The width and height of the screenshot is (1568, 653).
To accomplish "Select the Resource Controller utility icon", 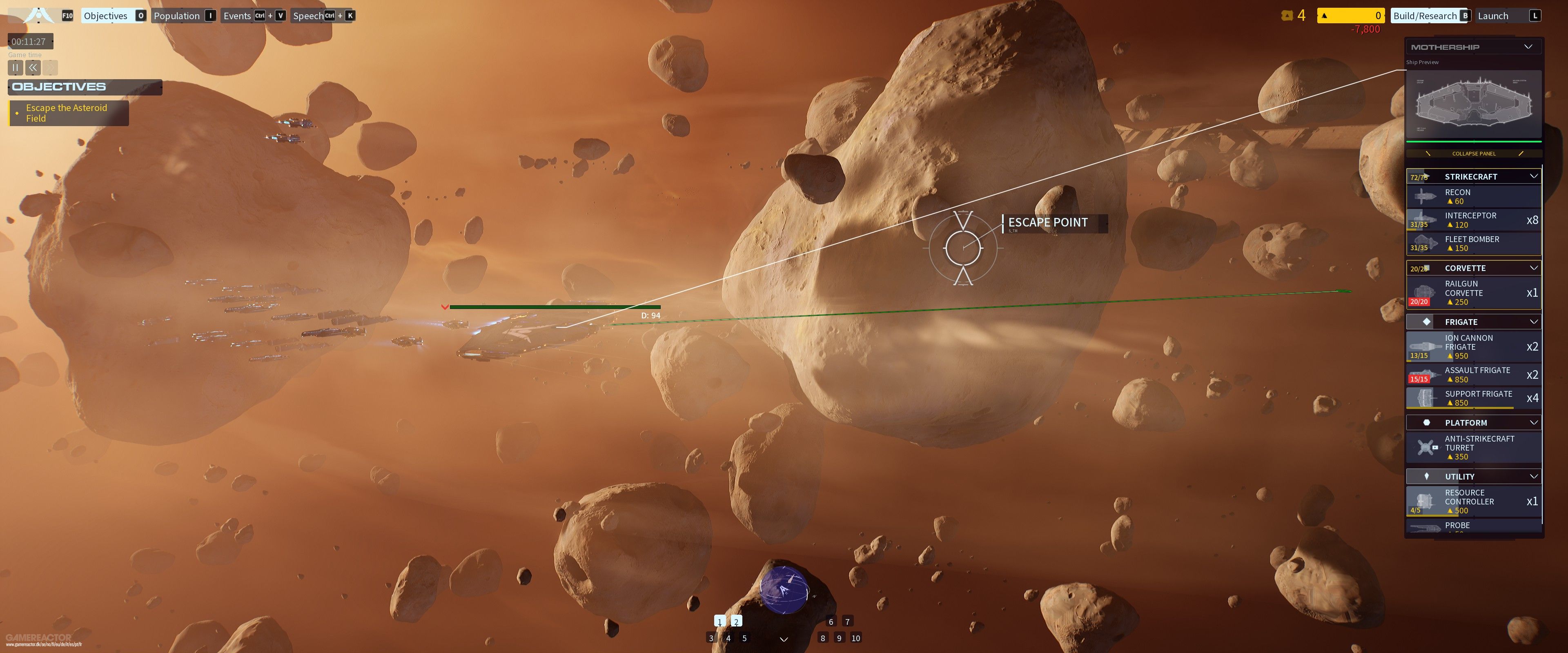I will 1425,501.
